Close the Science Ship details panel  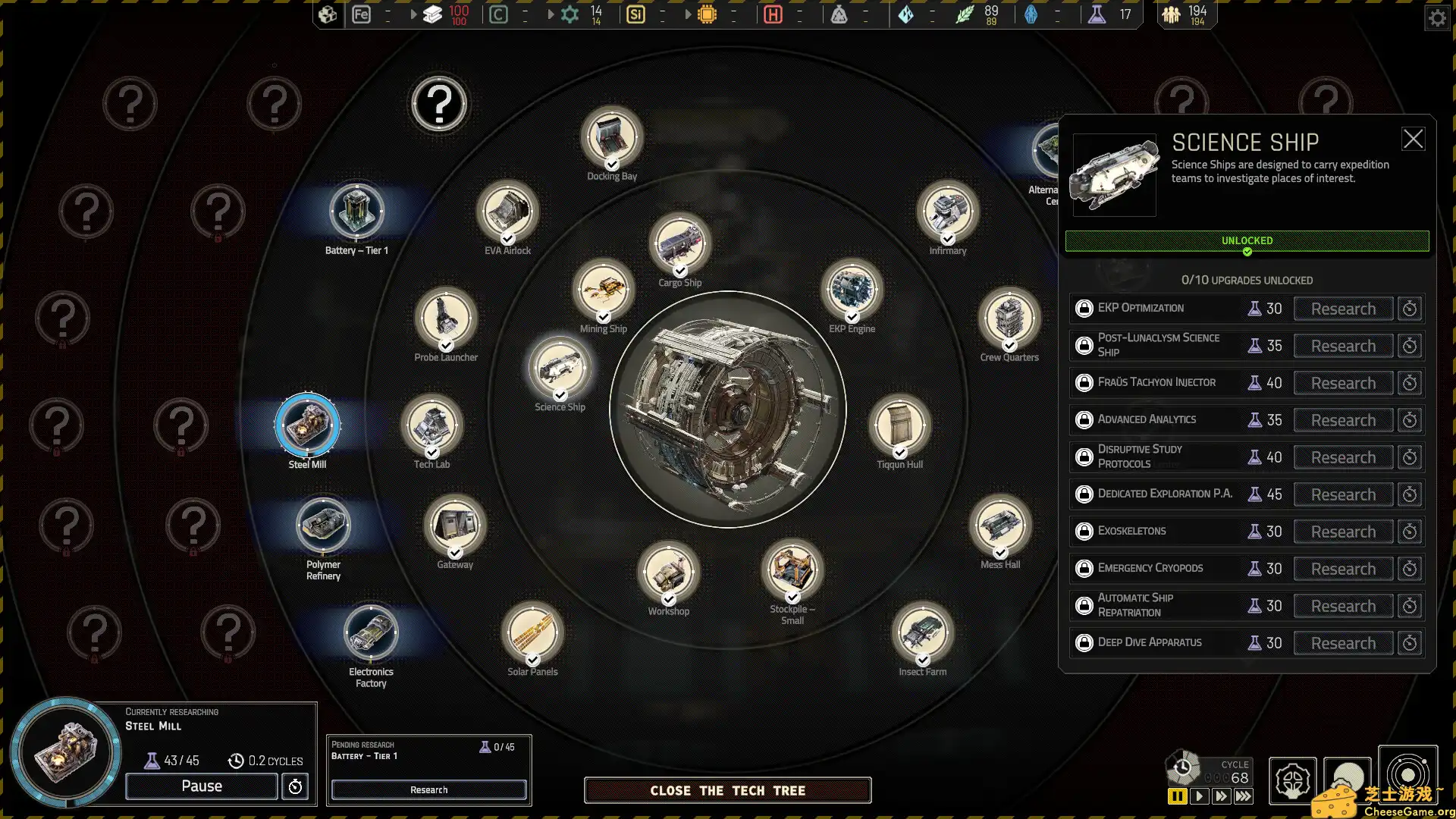[1413, 139]
